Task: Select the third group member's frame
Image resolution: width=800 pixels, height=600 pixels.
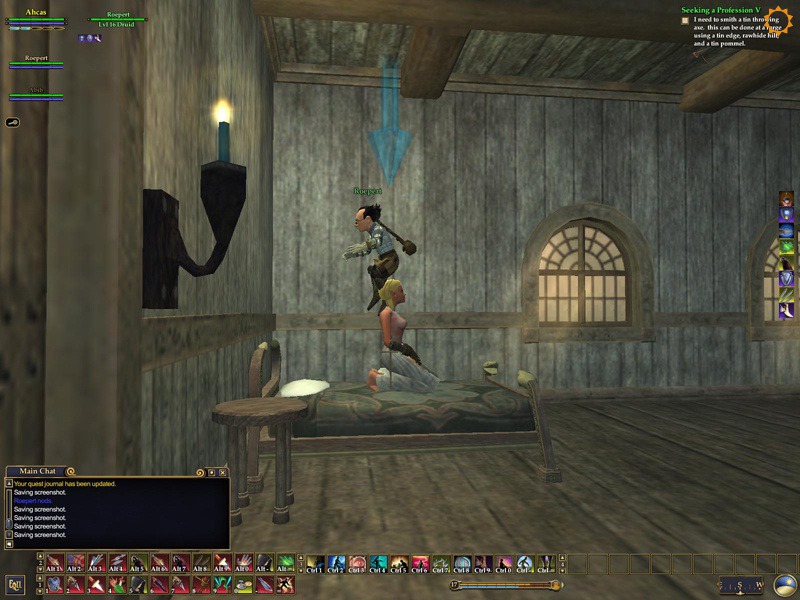Action: (x=36, y=92)
